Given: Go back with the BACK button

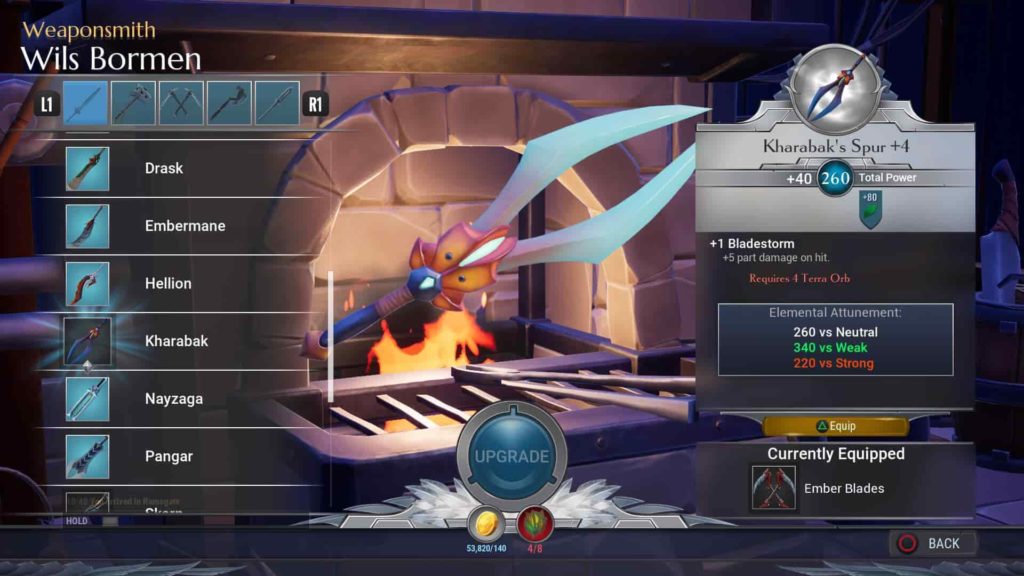Looking at the screenshot, I should [x=932, y=543].
